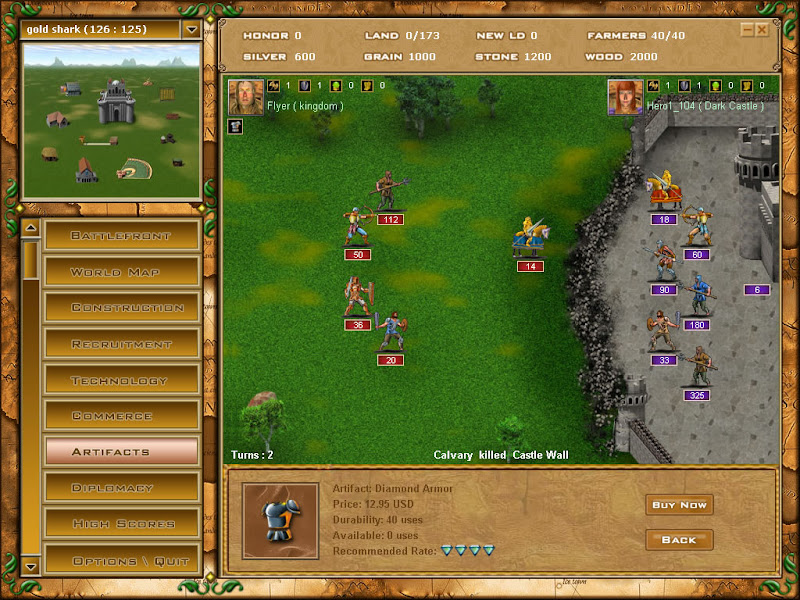Open the Diplomacy menu
Image resolution: width=800 pixels, height=600 pixels.
click(x=121, y=488)
